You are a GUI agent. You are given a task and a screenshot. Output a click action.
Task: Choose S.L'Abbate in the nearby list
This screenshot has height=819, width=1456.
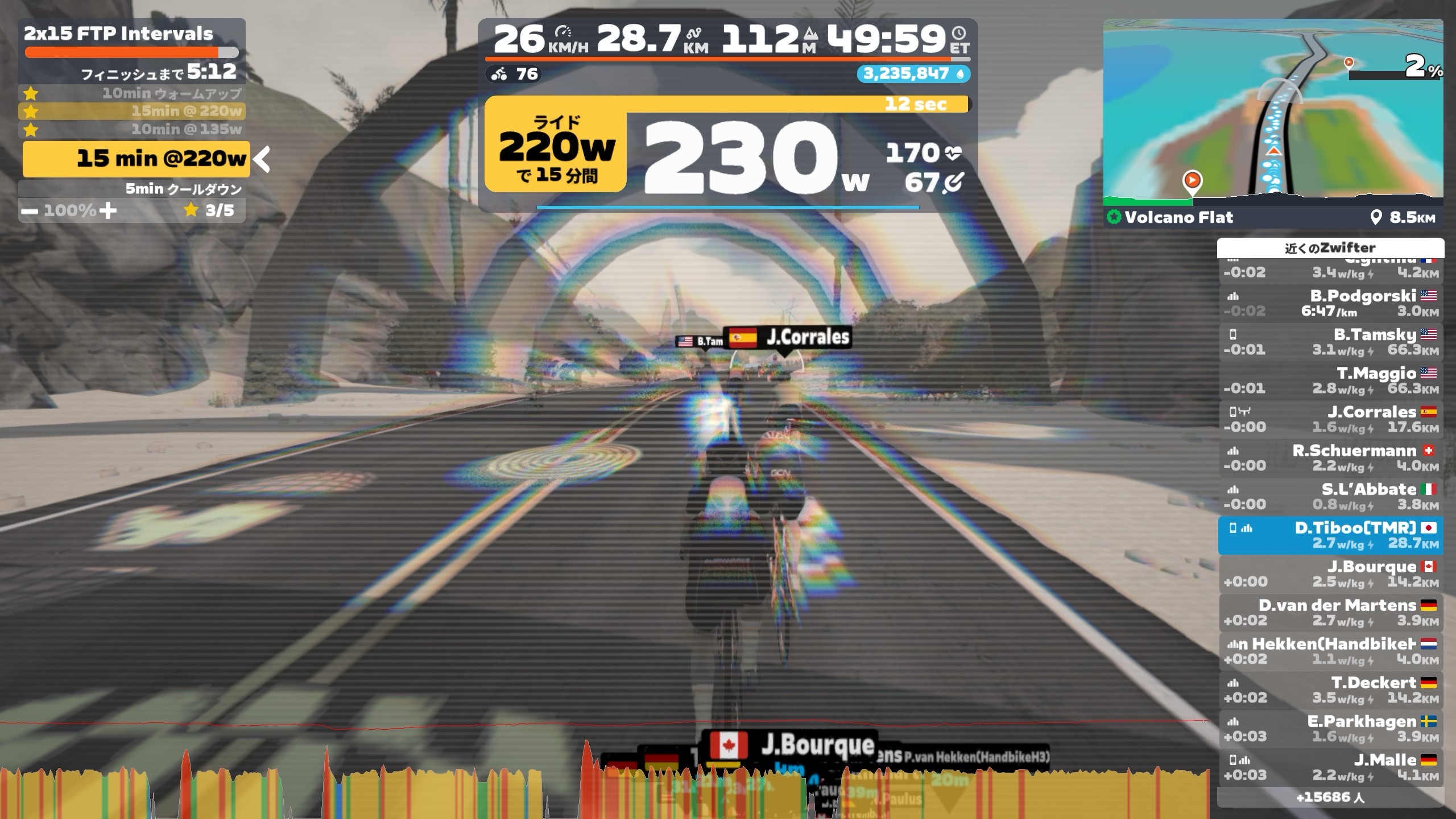pyautogui.click(x=1330, y=497)
